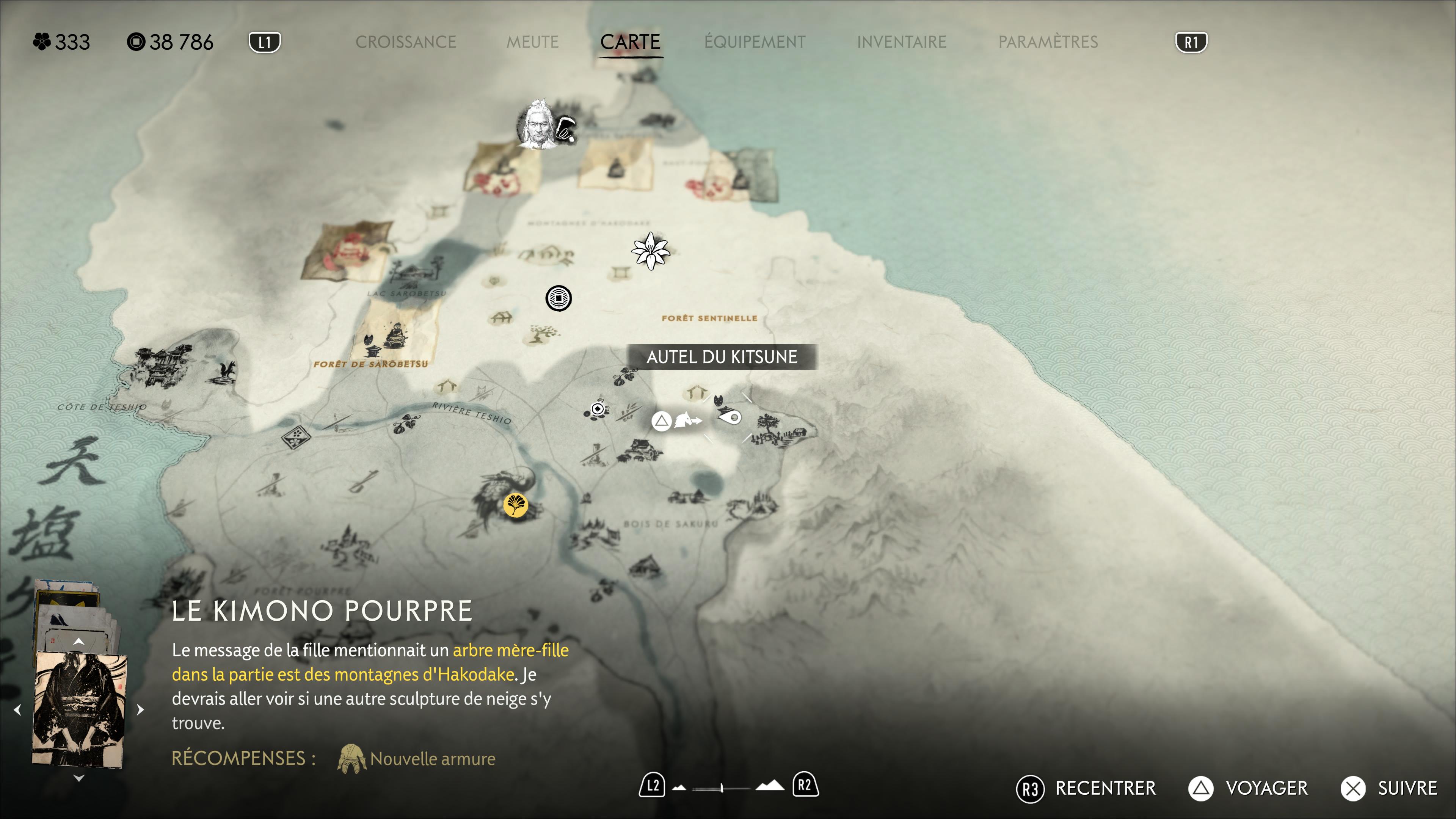1456x819 pixels.
Task: Choose the yellow ginkgo leaf quest marker
Action: tap(516, 504)
